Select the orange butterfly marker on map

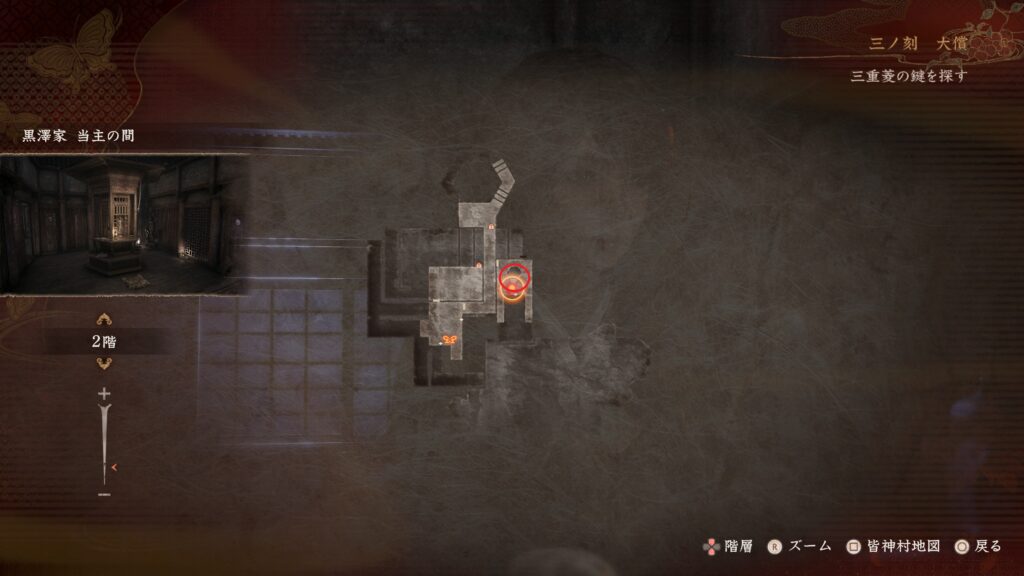tap(450, 340)
